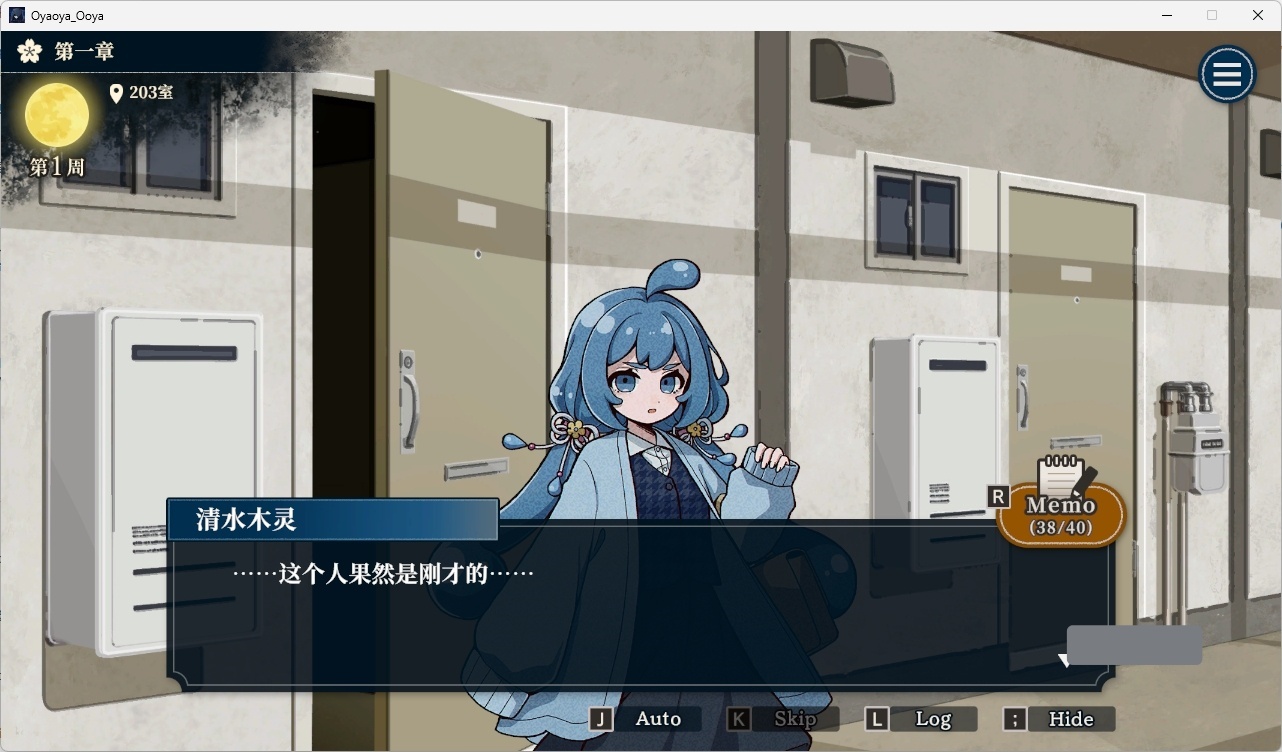1282x752 pixels.
Task: Hide the dialogue interface via Hide
Action: coord(1071,718)
